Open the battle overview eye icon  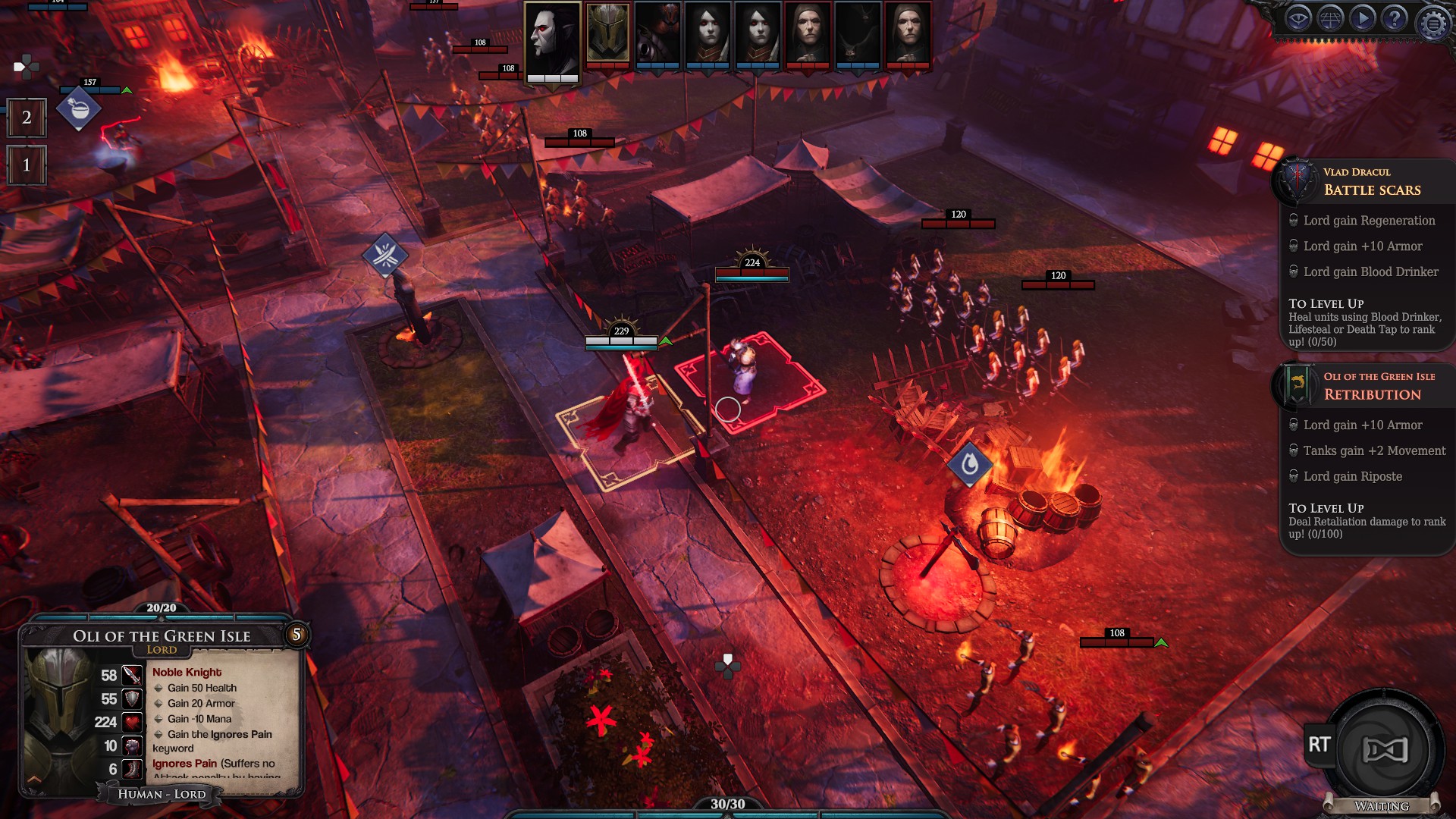[1298, 18]
